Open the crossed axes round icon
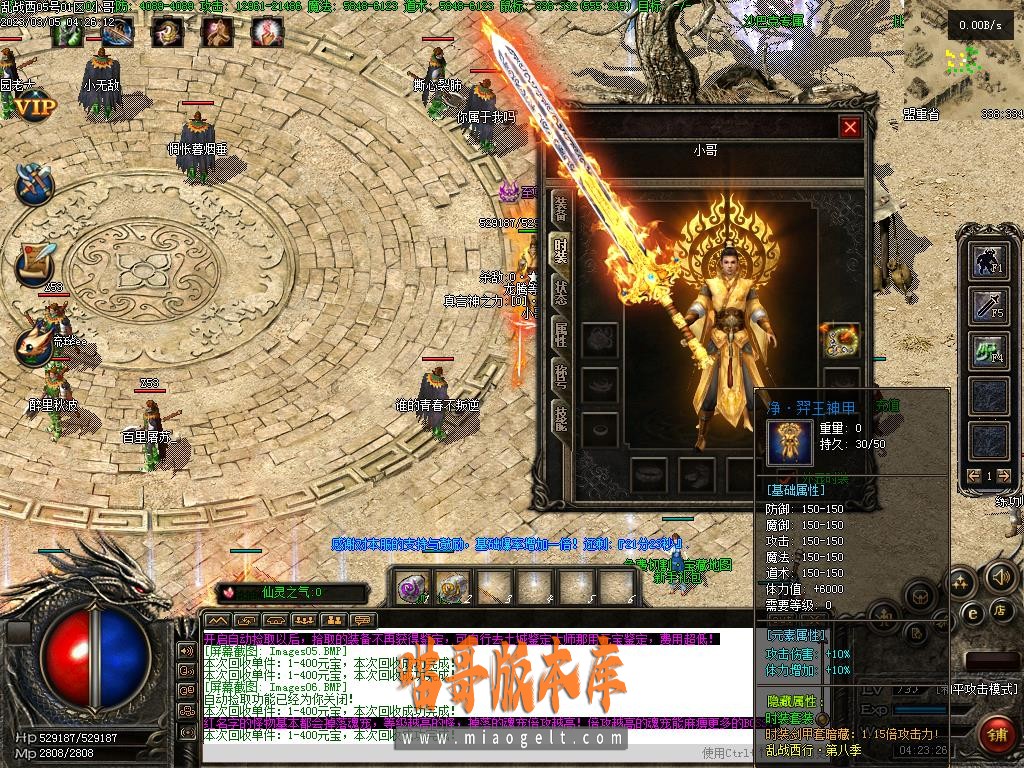The height and width of the screenshot is (768, 1024). point(34,182)
